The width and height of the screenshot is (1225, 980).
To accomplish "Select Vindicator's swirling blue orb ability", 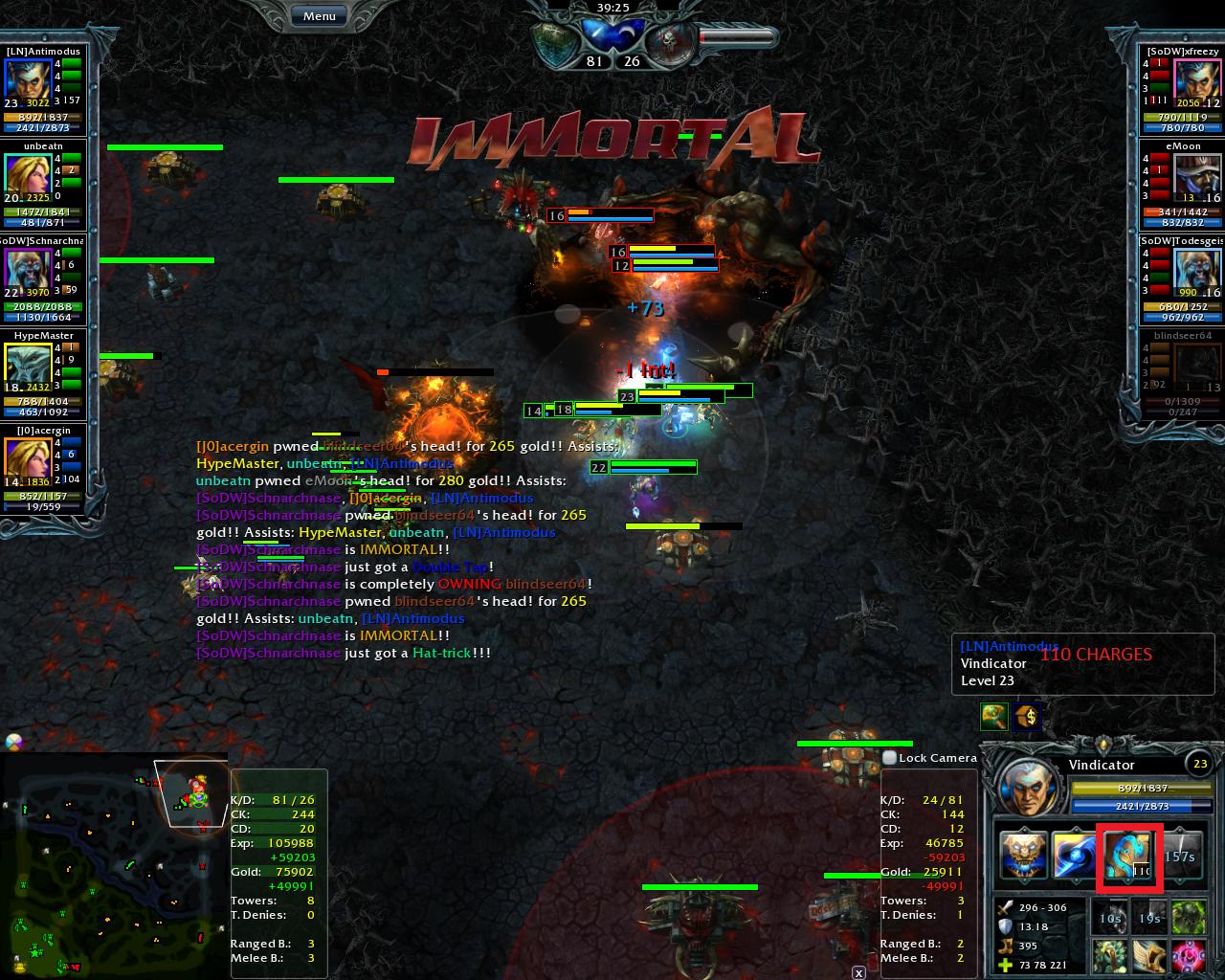I will 1076,857.
